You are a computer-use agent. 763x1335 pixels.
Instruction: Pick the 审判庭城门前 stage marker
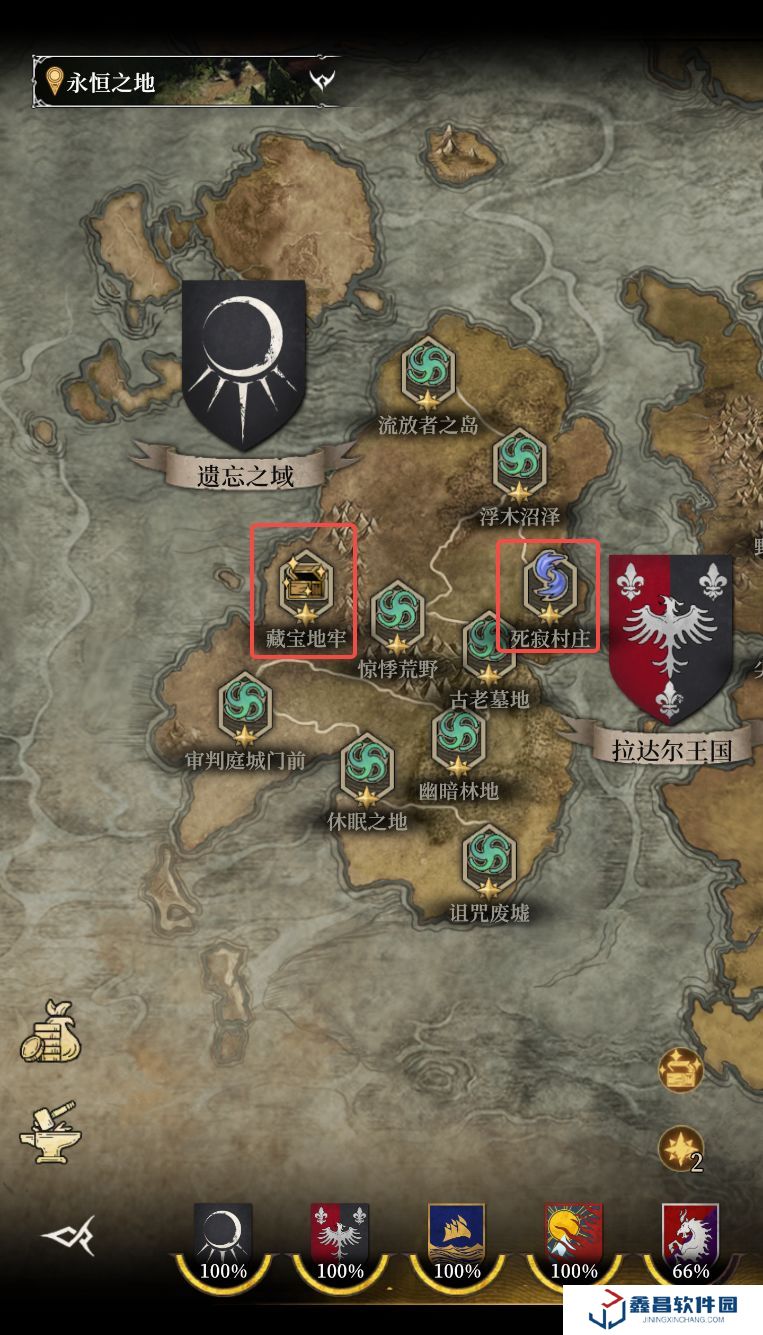click(245, 708)
